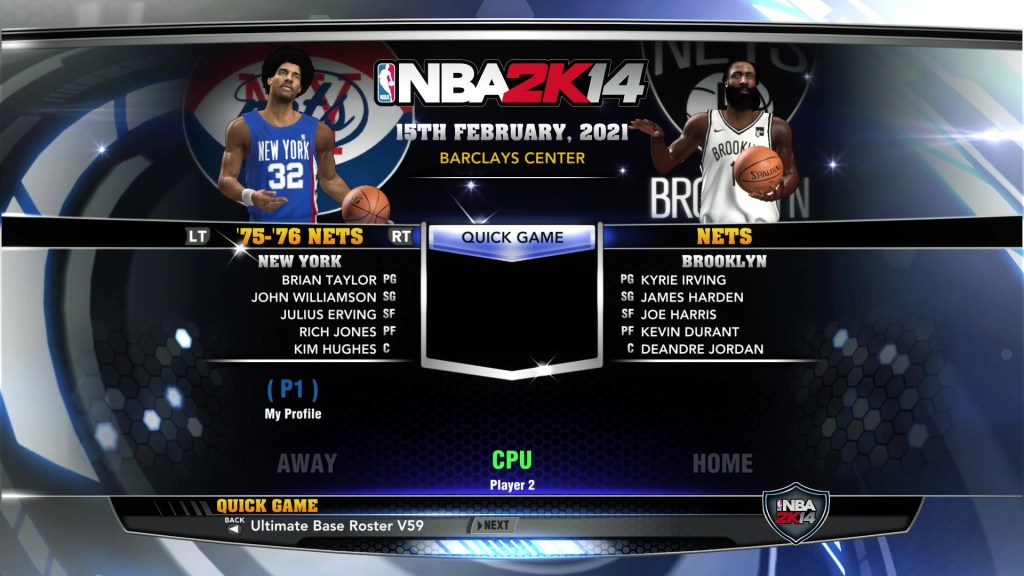The width and height of the screenshot is (1024, 576).
Task: Click the Next button
Action: (x=494, y=525)
